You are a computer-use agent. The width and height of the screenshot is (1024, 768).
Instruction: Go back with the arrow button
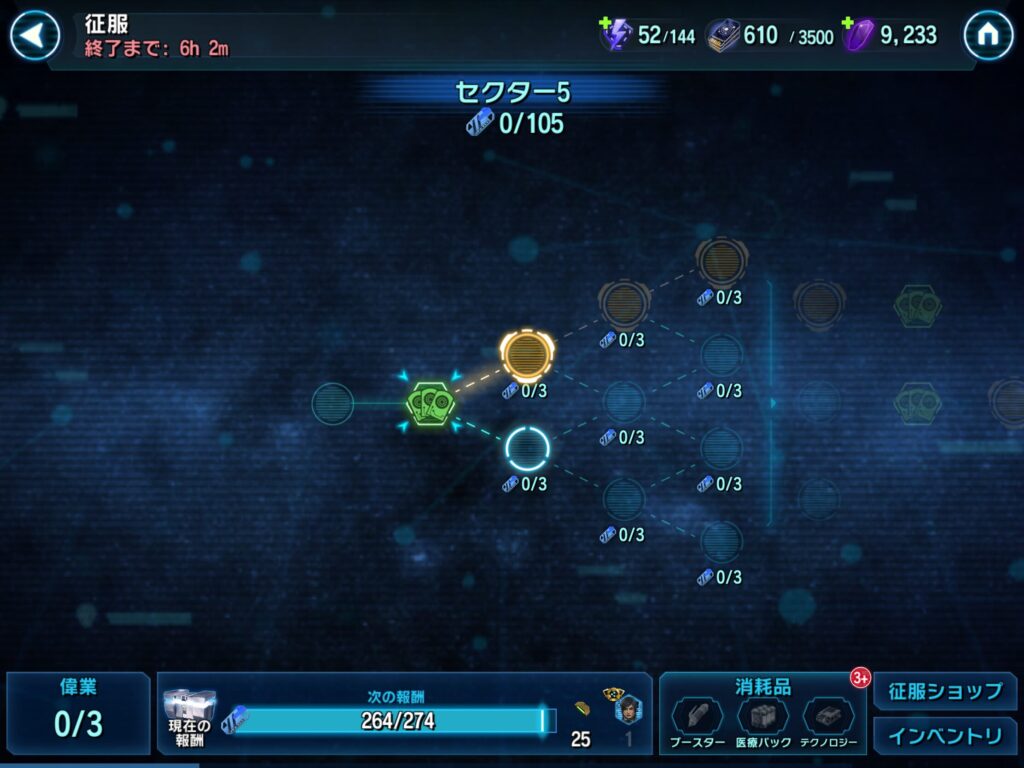[x=34, y=36]
